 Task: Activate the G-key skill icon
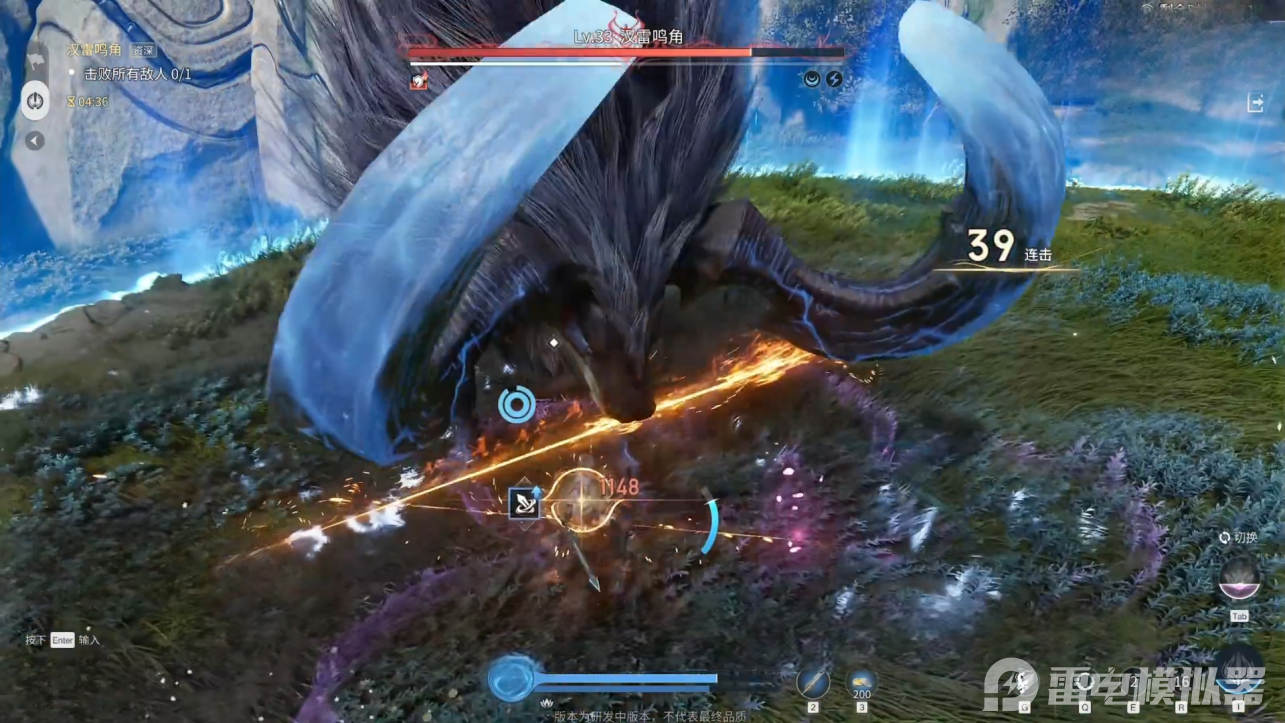pyautogui.click(x=1023, y=680)
